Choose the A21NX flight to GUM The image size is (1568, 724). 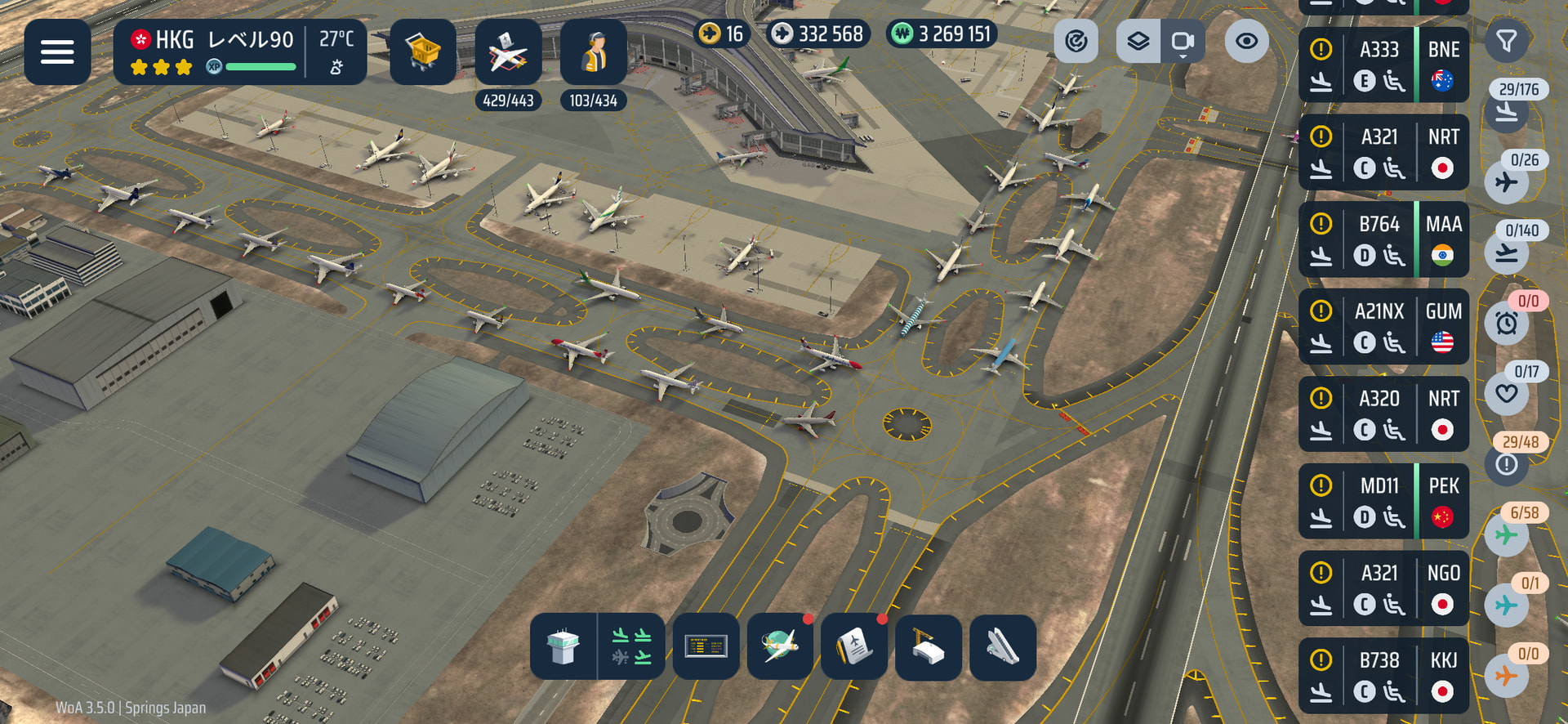tap(1383, 327)
